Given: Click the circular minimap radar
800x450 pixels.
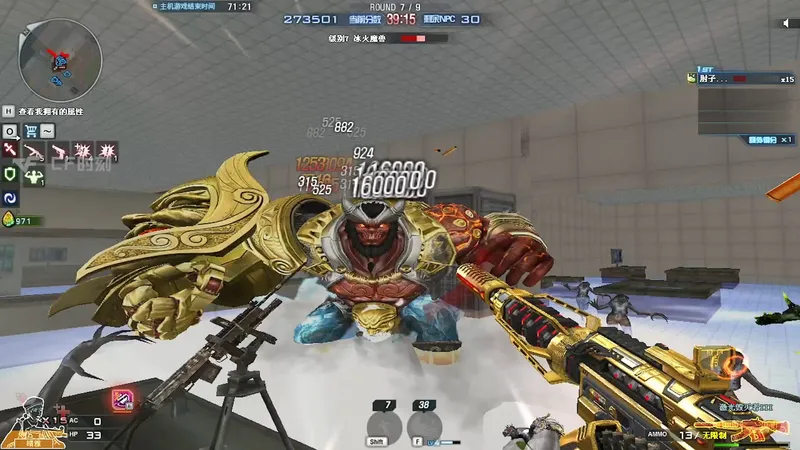Looking at the screenshot, I should (x=59, y=57).
